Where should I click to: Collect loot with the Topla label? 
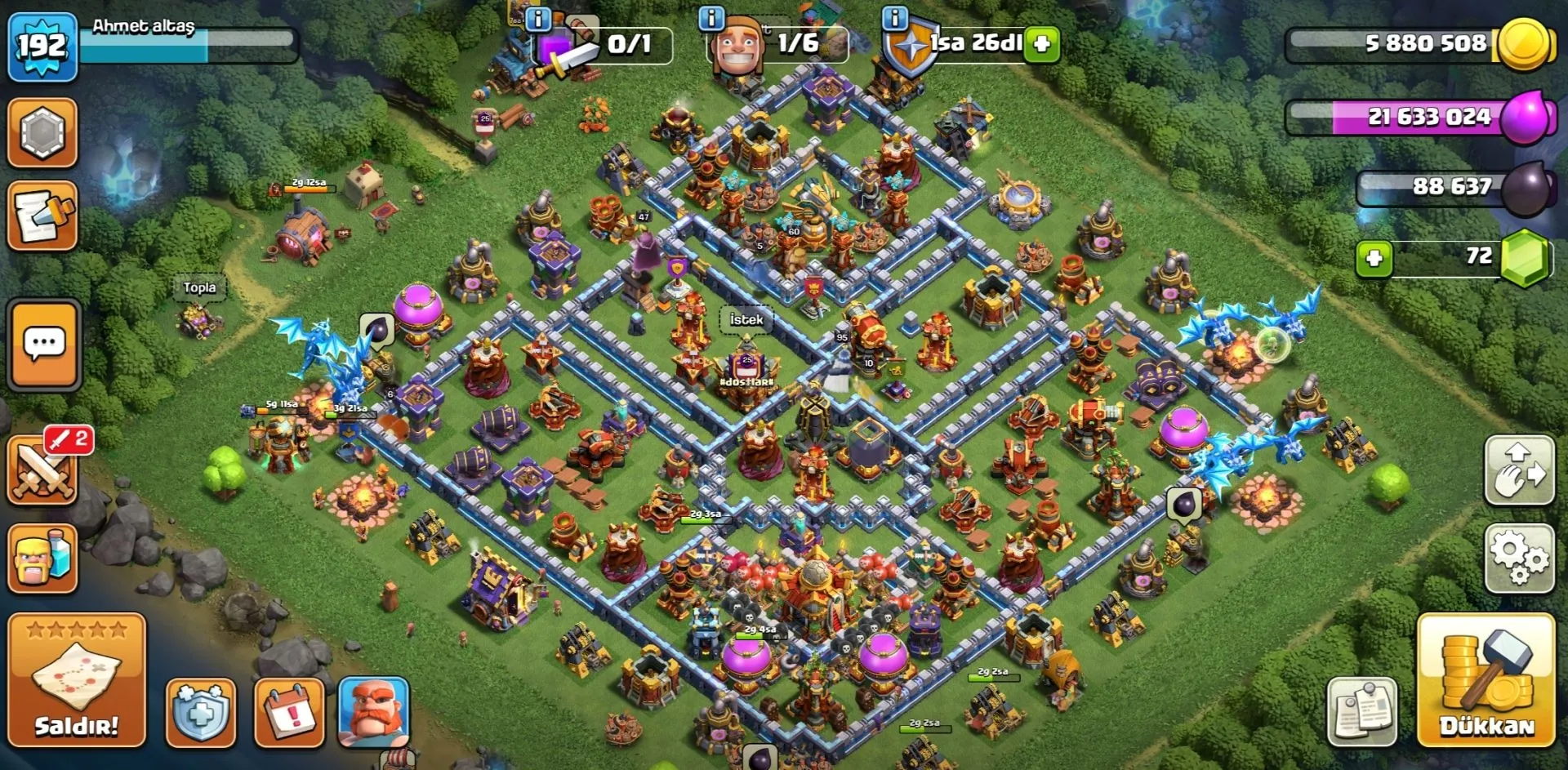(199, 287)
